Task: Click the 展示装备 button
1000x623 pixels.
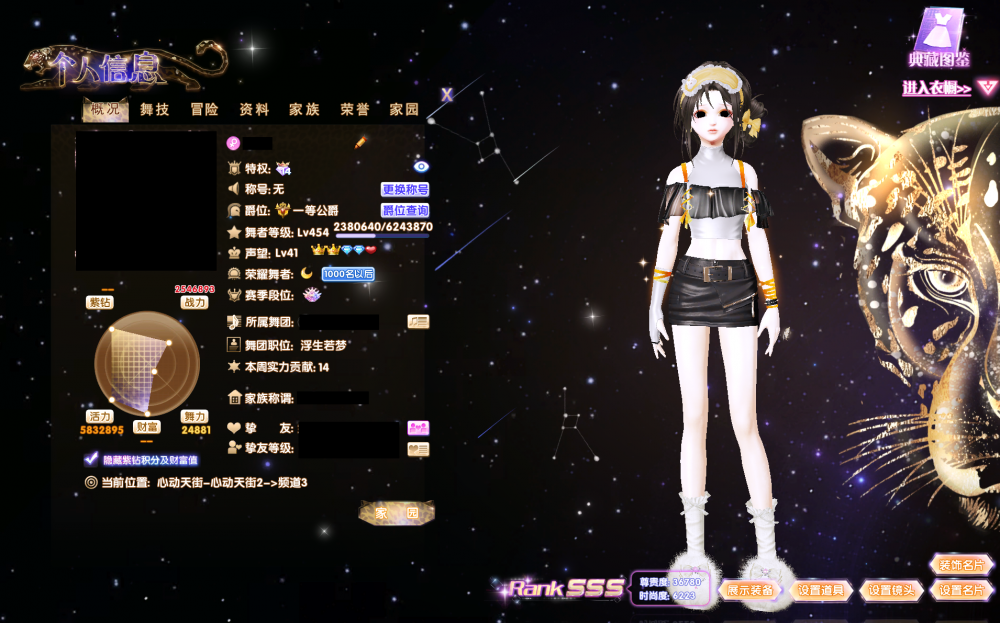Action: (x=750, y=590)
